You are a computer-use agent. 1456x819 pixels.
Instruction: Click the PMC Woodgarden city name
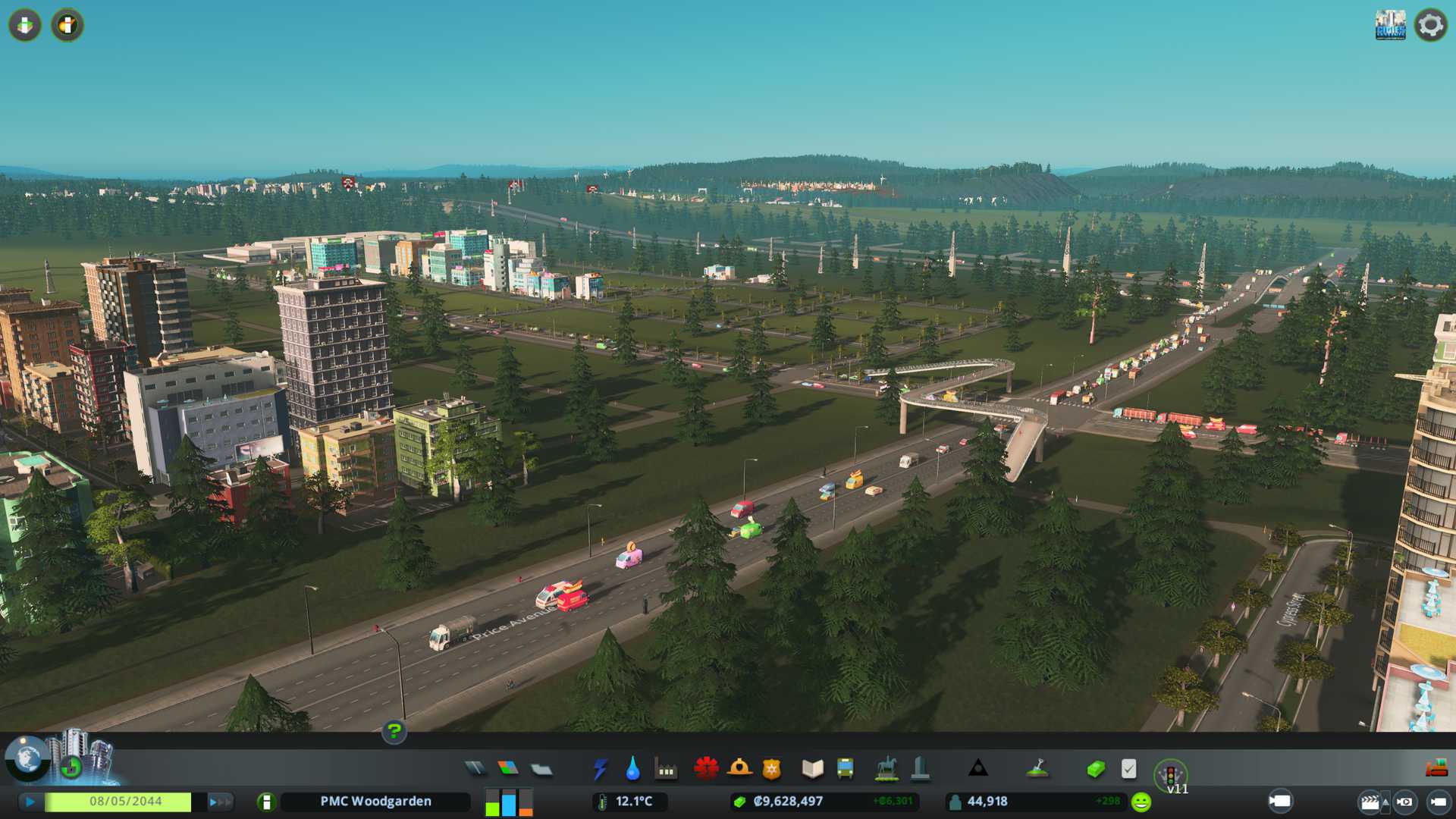[x=375, y=802]
